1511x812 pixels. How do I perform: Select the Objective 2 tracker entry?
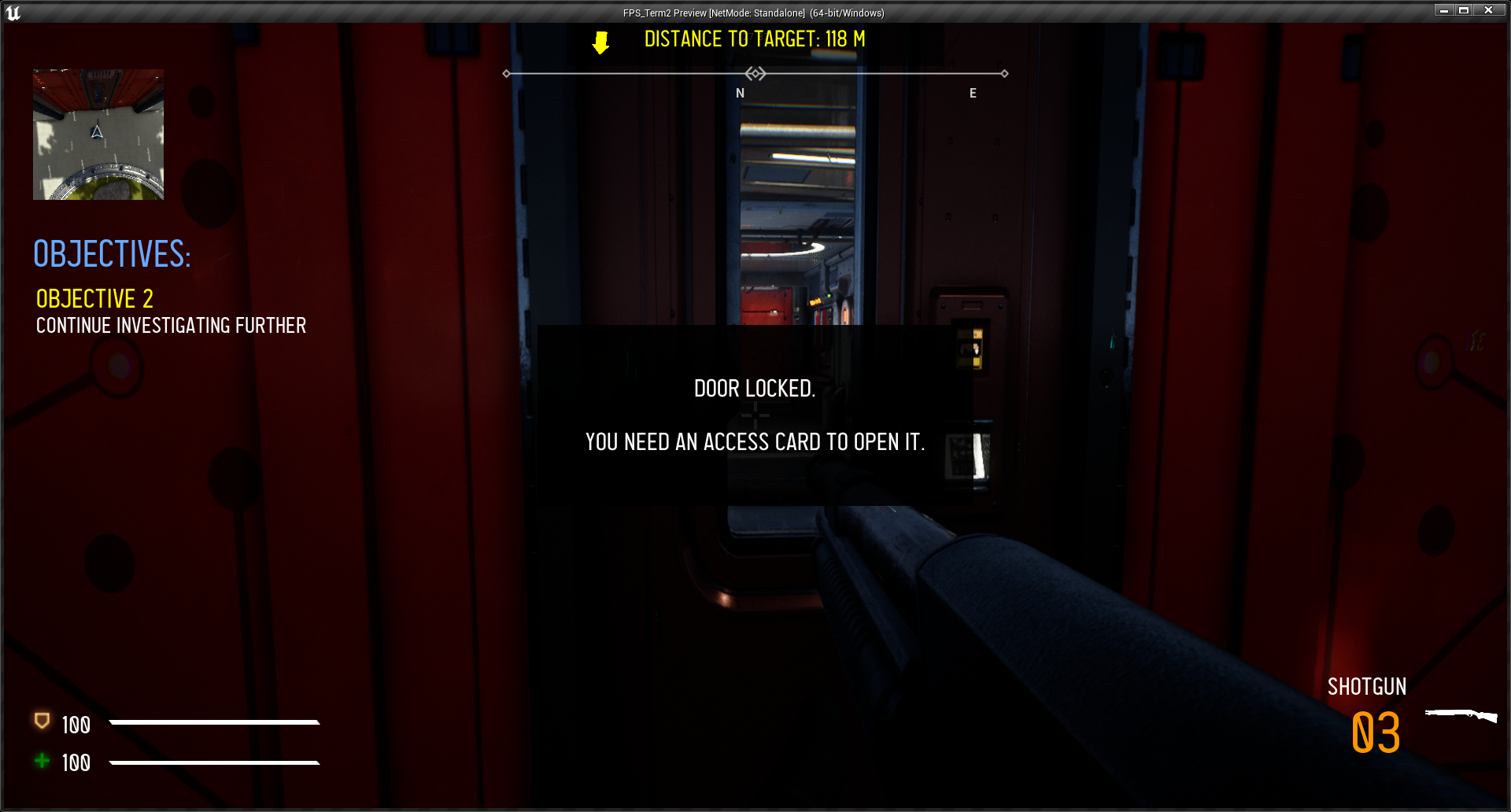(94, 299)
